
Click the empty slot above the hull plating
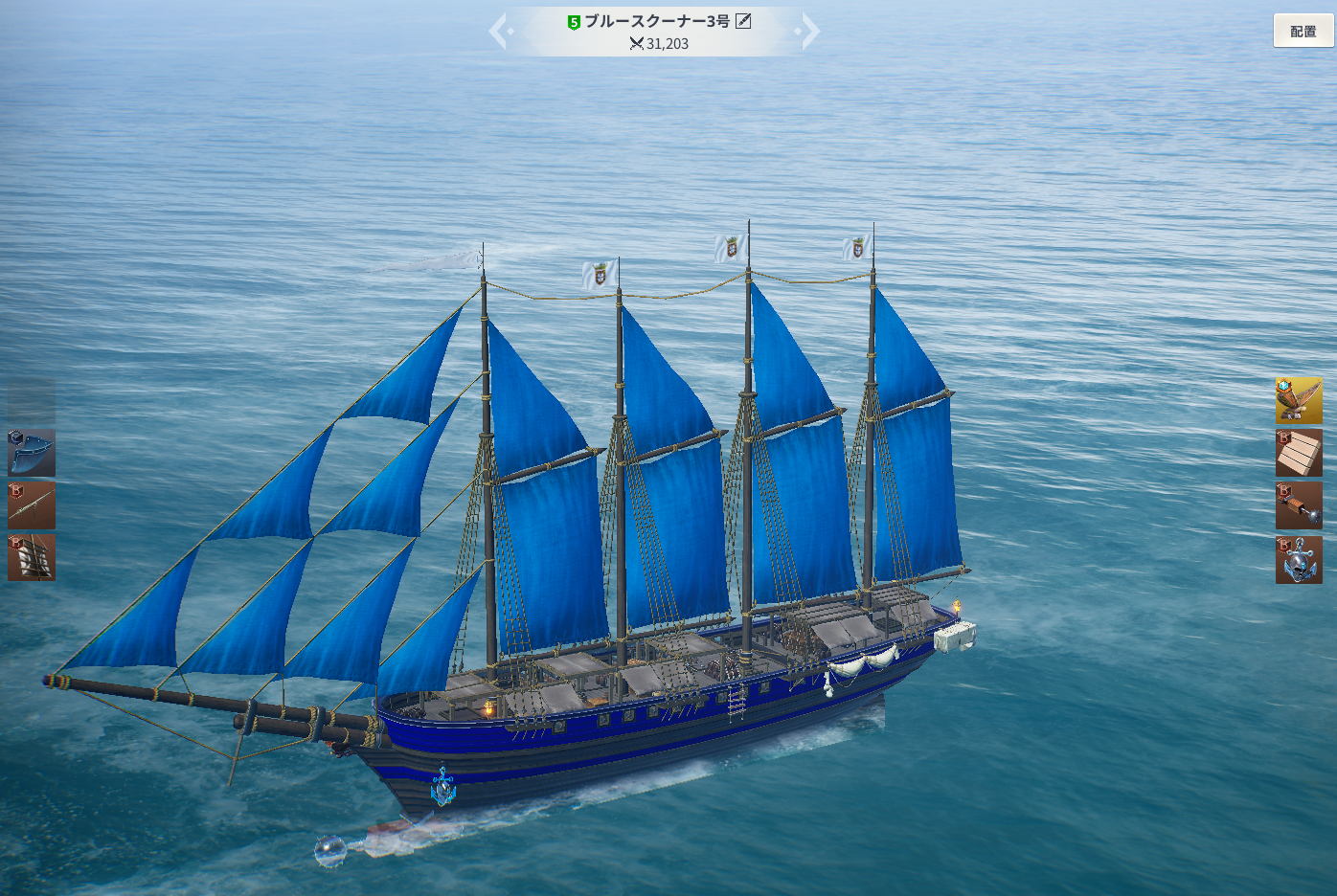[32, 400]
